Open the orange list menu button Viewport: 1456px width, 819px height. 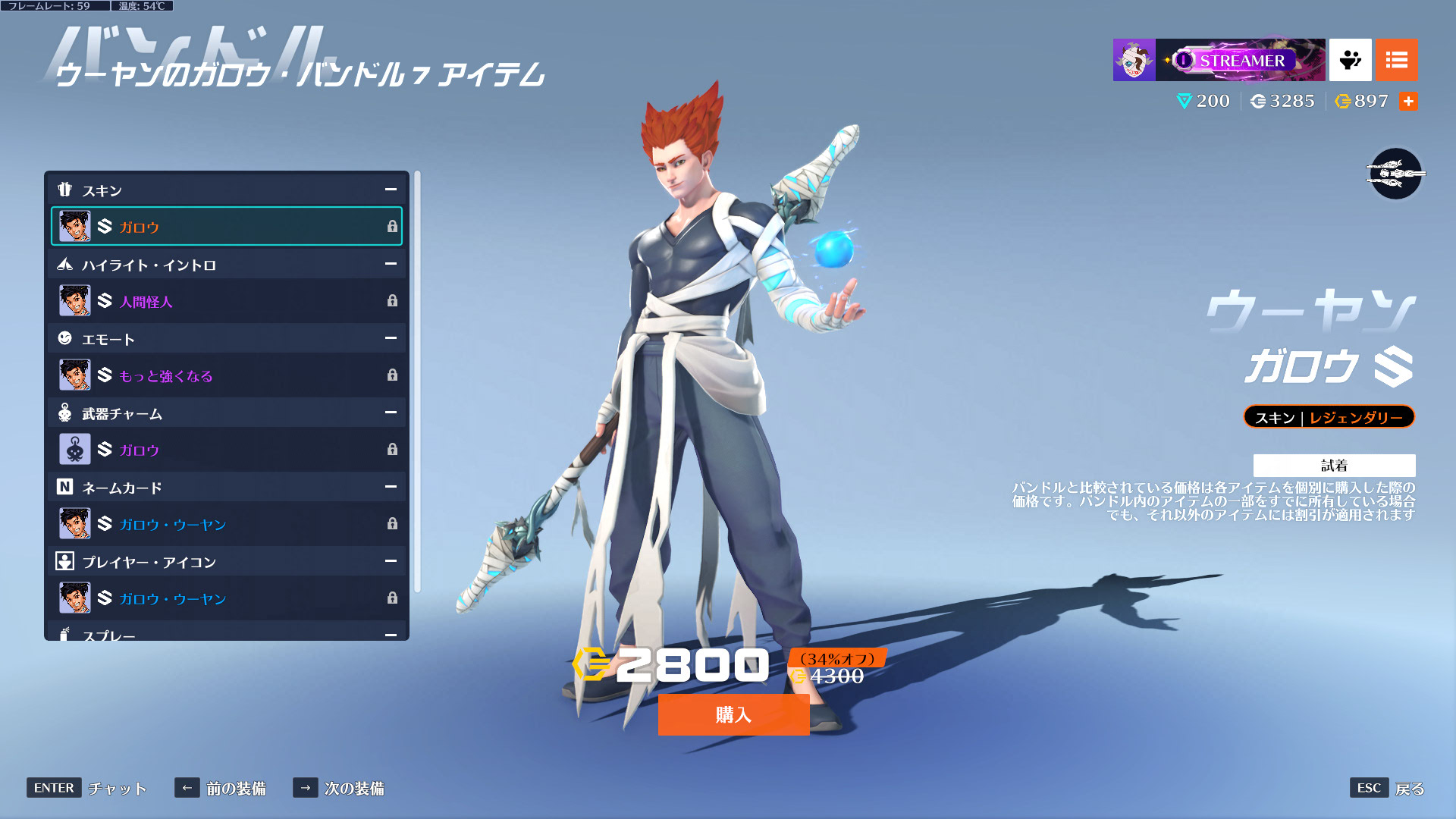[x=1396, y=60]
